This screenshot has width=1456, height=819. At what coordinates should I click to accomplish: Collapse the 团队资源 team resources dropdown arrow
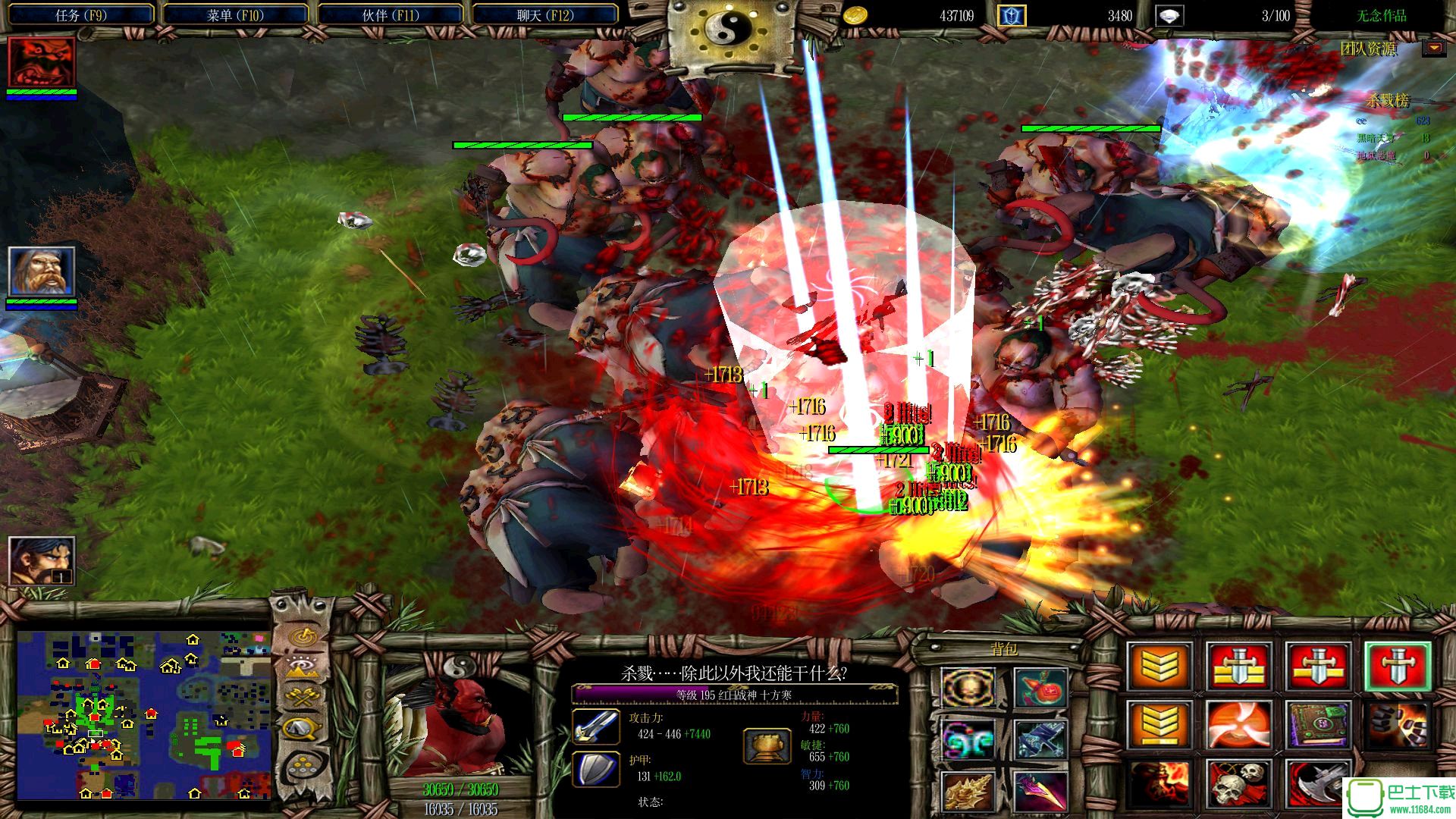point(1433,49)
